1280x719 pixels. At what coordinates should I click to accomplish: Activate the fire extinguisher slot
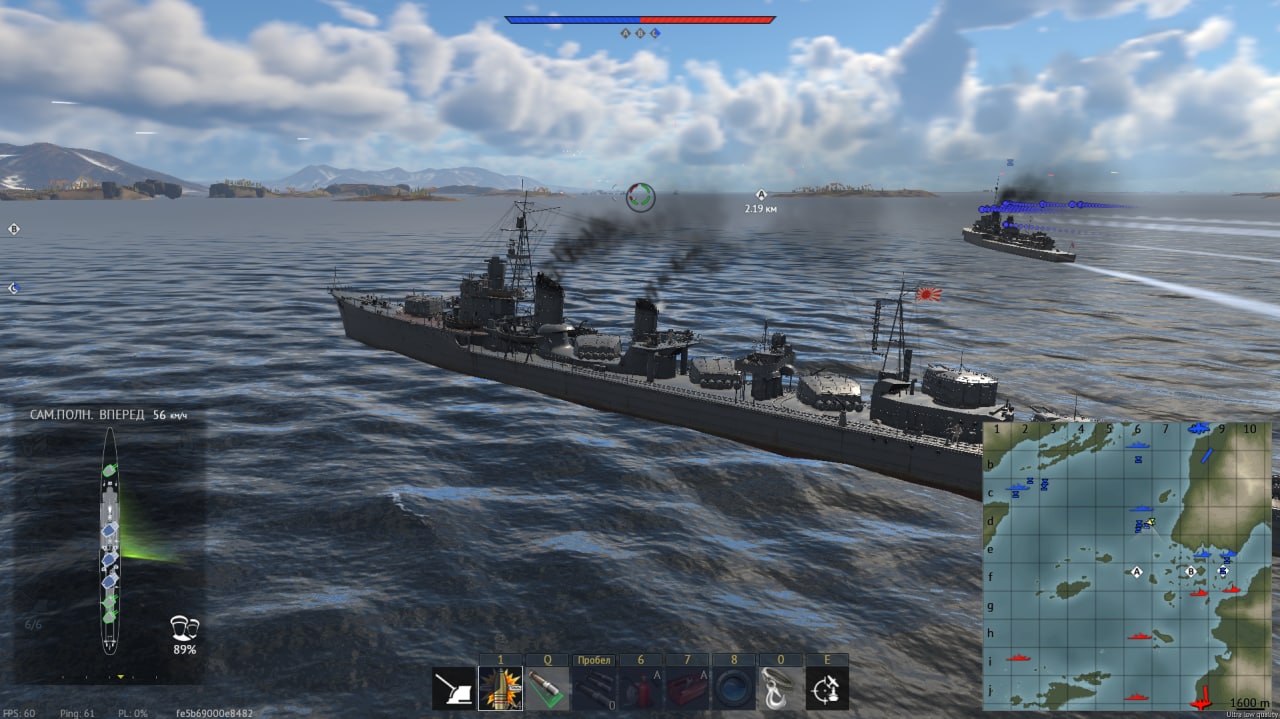coord(640,689)
